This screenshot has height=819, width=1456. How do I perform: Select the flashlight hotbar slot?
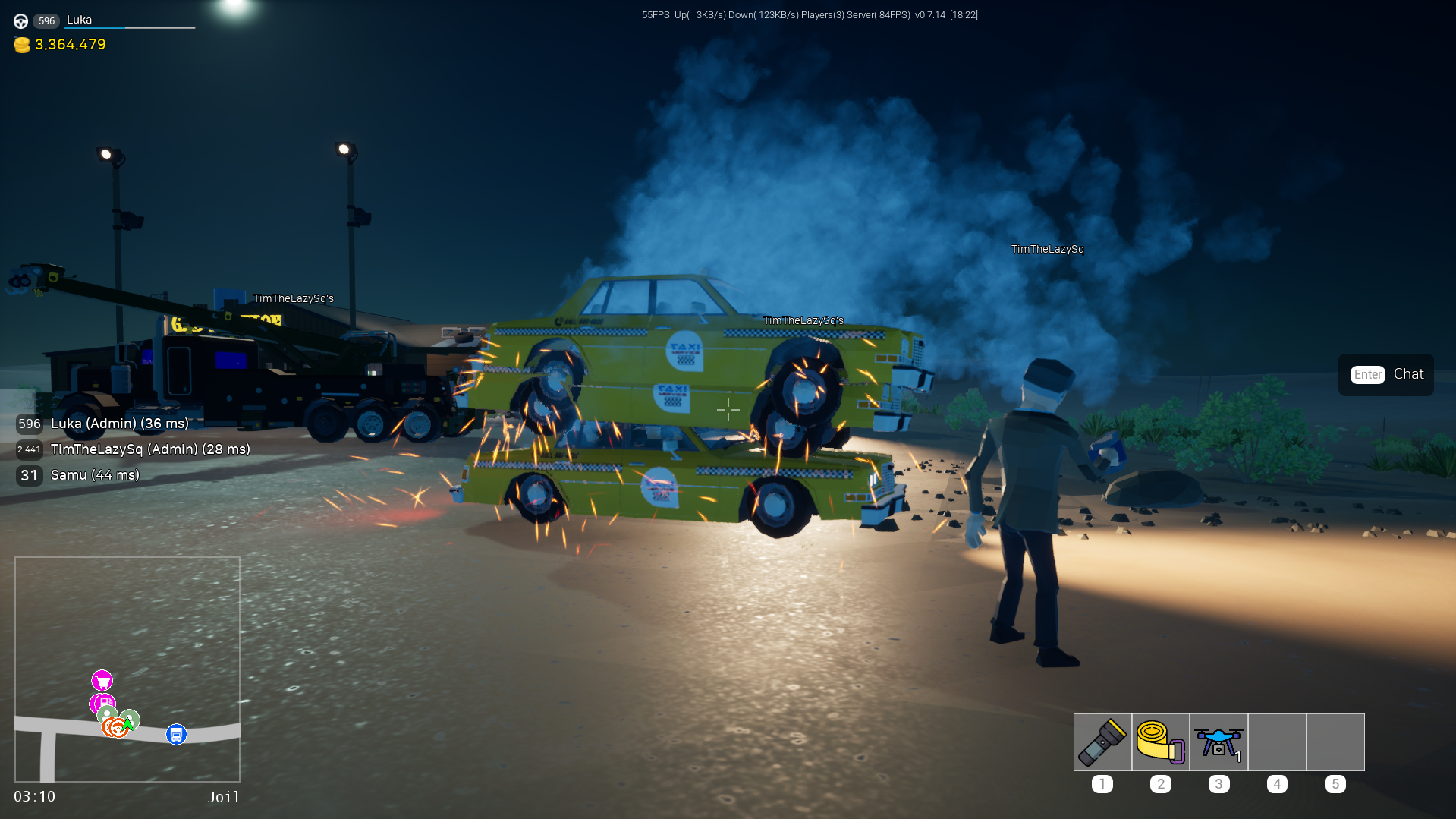click(x=1102, y=742)
